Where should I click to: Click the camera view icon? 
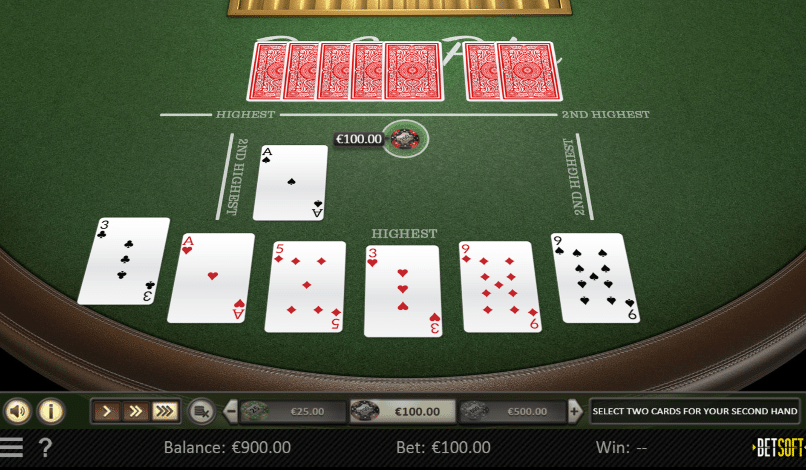[202, 411]
